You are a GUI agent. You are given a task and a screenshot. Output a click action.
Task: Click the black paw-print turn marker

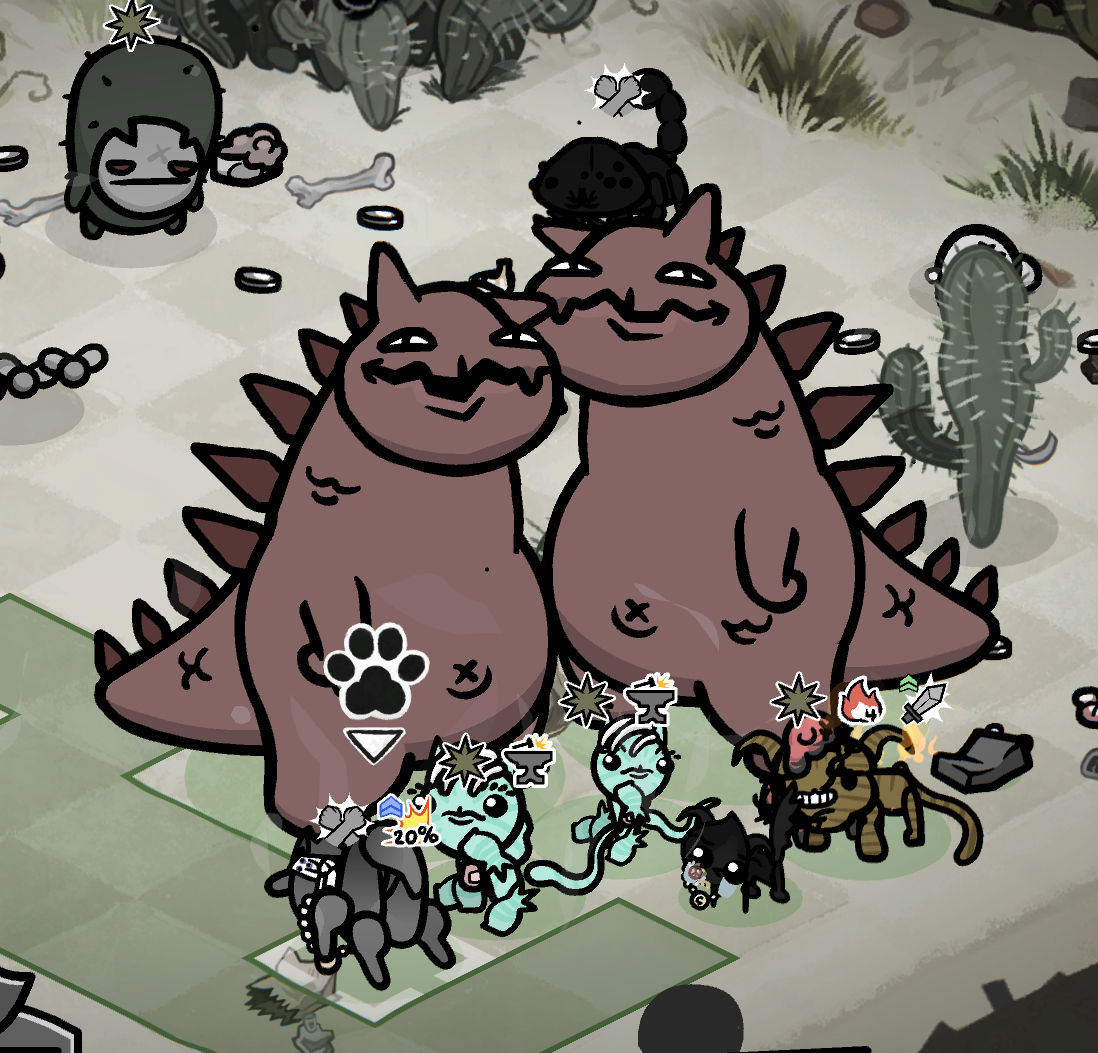375,671
